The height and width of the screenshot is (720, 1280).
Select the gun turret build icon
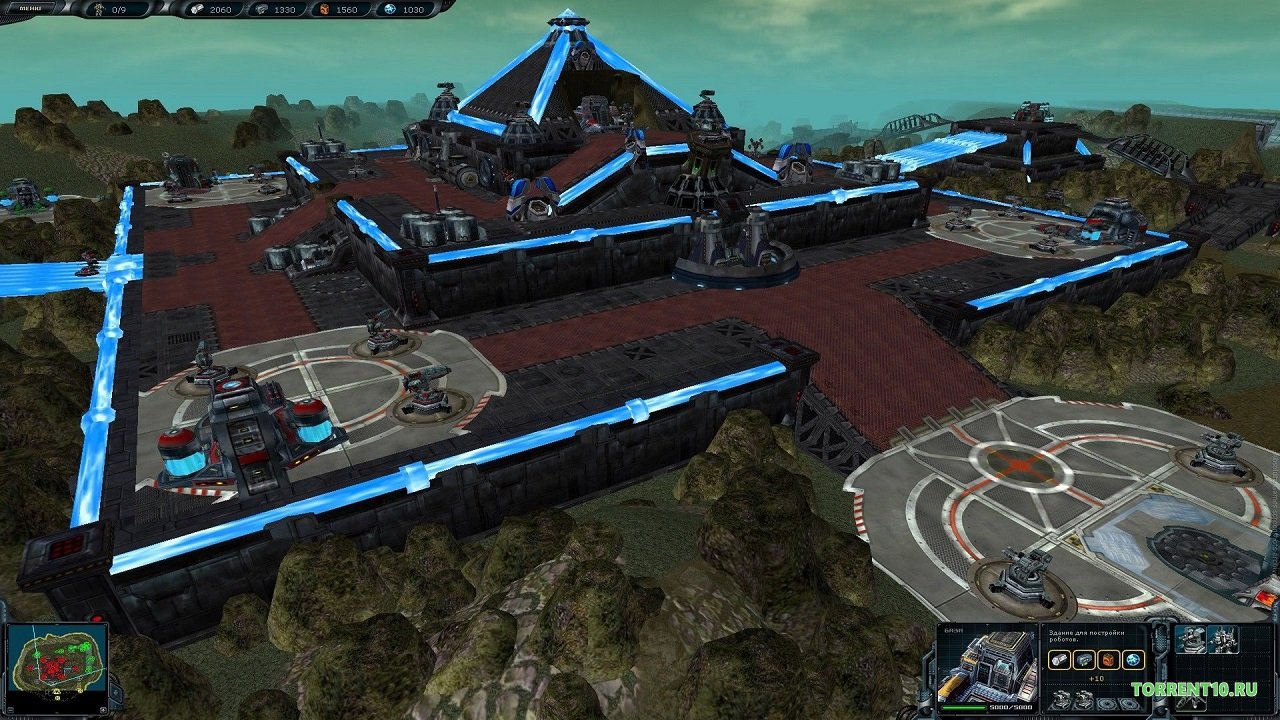1190,640
